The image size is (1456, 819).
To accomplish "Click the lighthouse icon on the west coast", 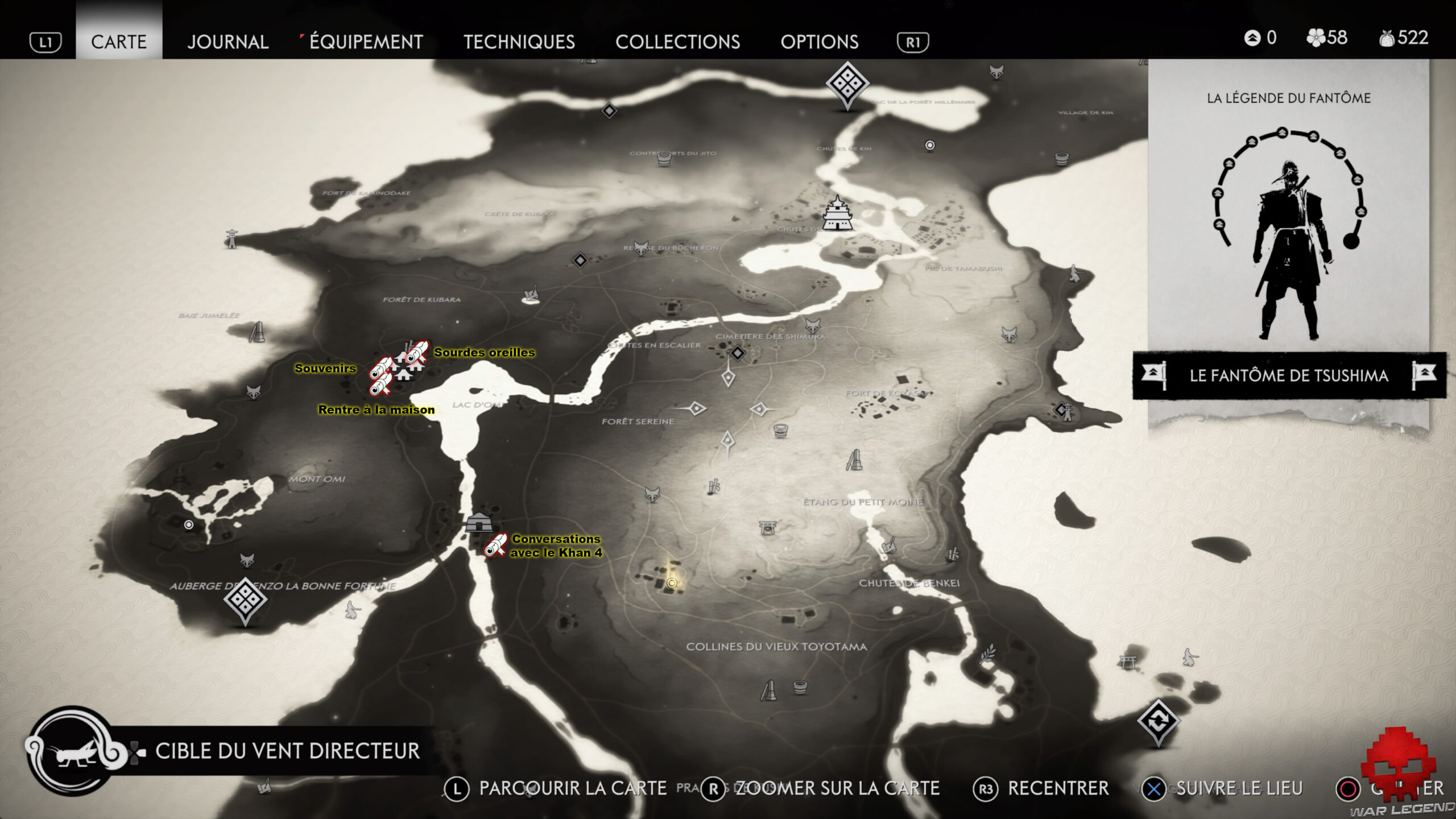I will pos(231,239).
